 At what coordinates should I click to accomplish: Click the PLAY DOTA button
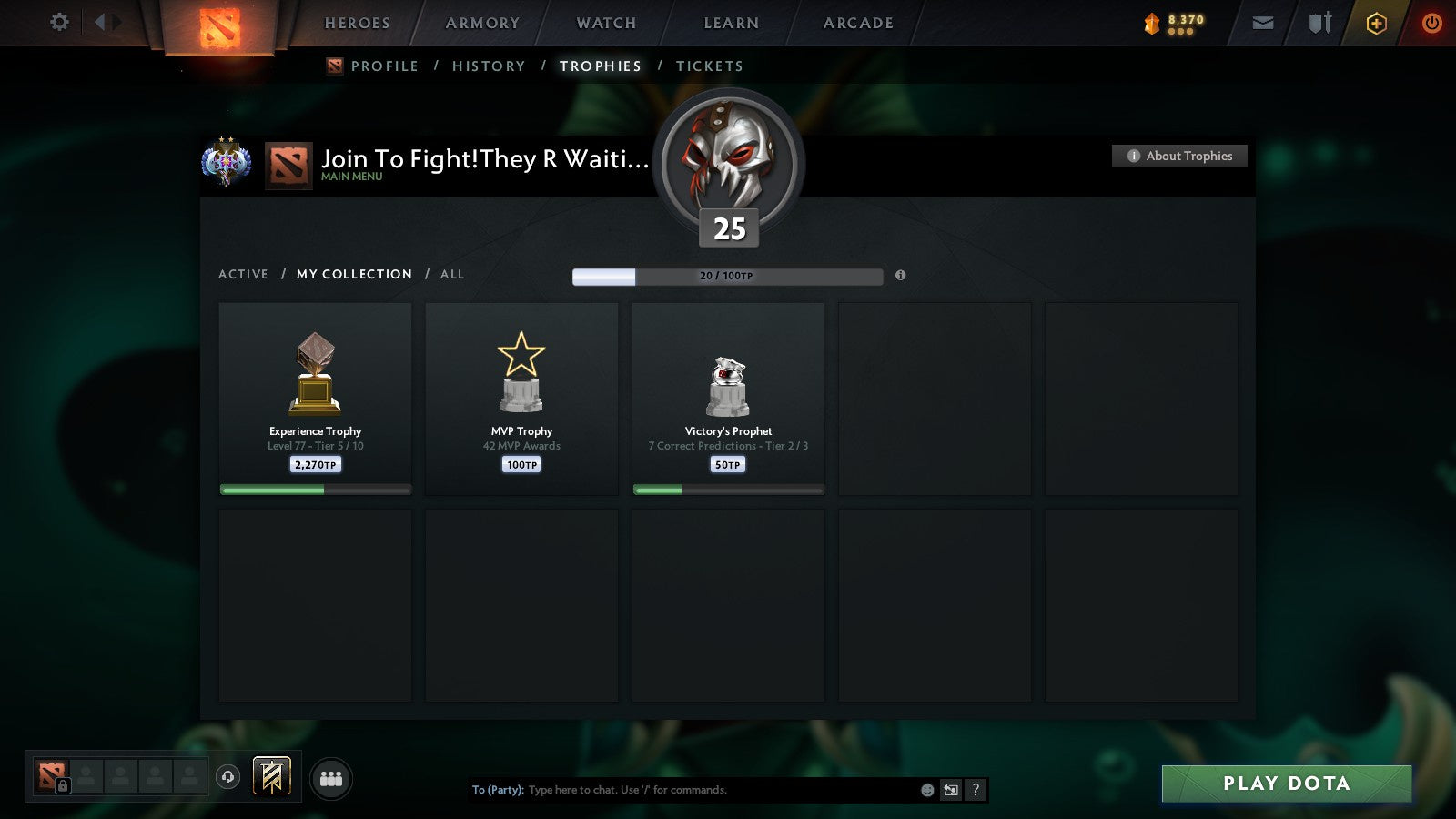click(1284, 783)
